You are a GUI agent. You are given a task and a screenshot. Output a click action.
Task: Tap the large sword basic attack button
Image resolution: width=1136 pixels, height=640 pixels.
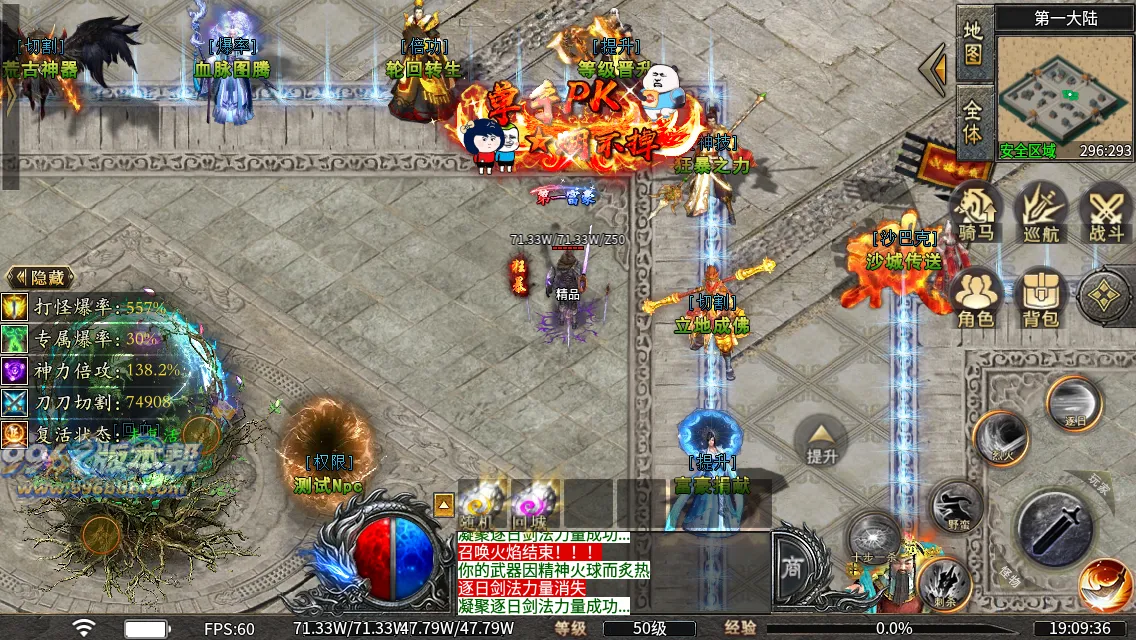pyautogui.click(x=1056, y=525)
